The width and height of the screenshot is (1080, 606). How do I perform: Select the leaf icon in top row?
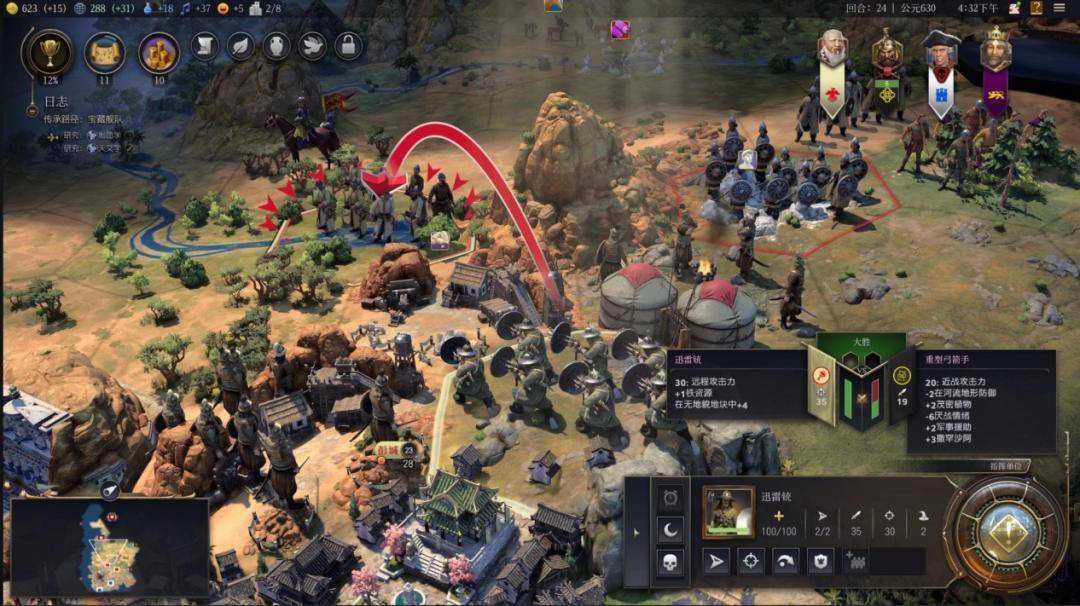(x=241, y=45)
